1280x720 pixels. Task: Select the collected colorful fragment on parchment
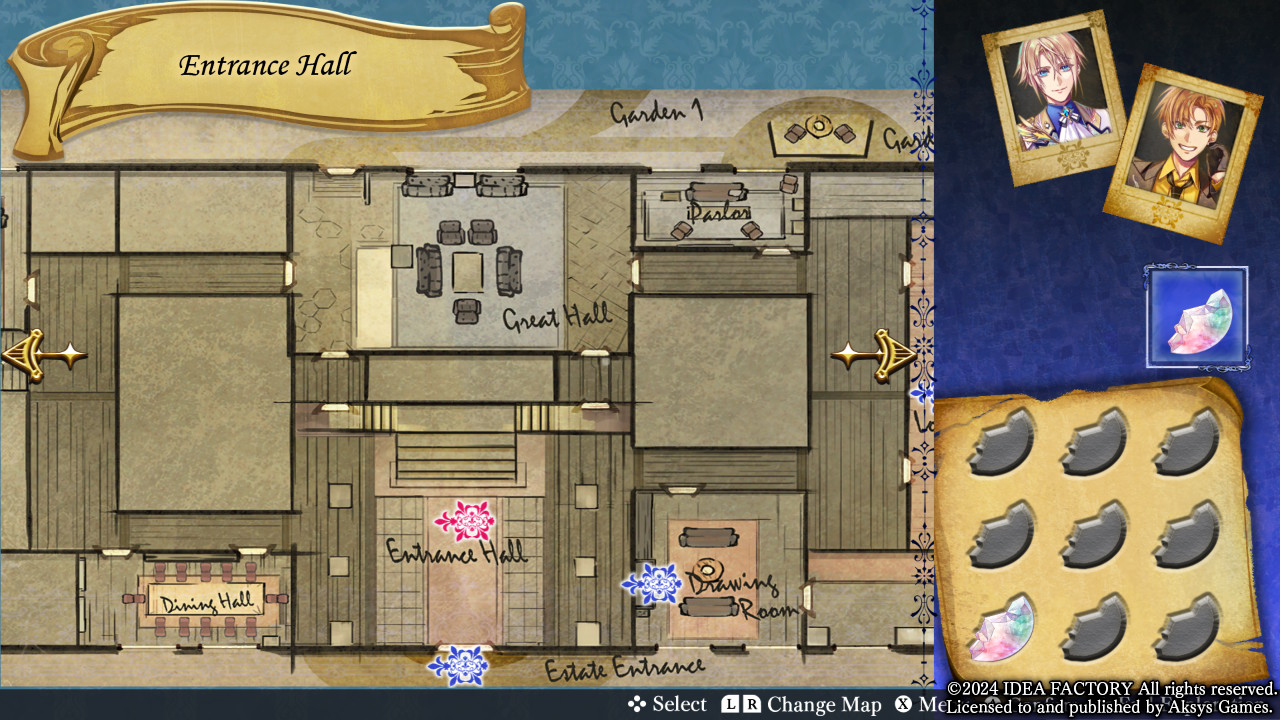coord(1000,629)
